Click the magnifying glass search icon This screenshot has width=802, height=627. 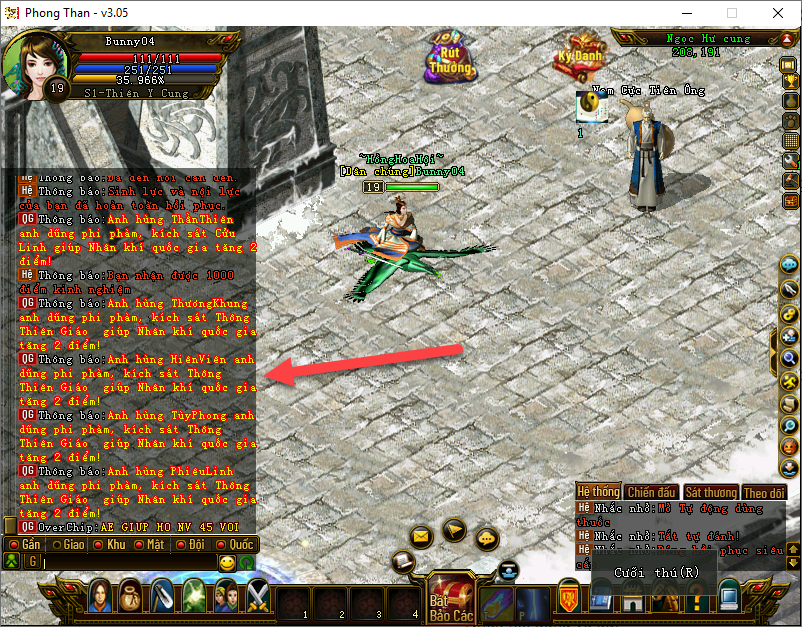coord(789,359)
